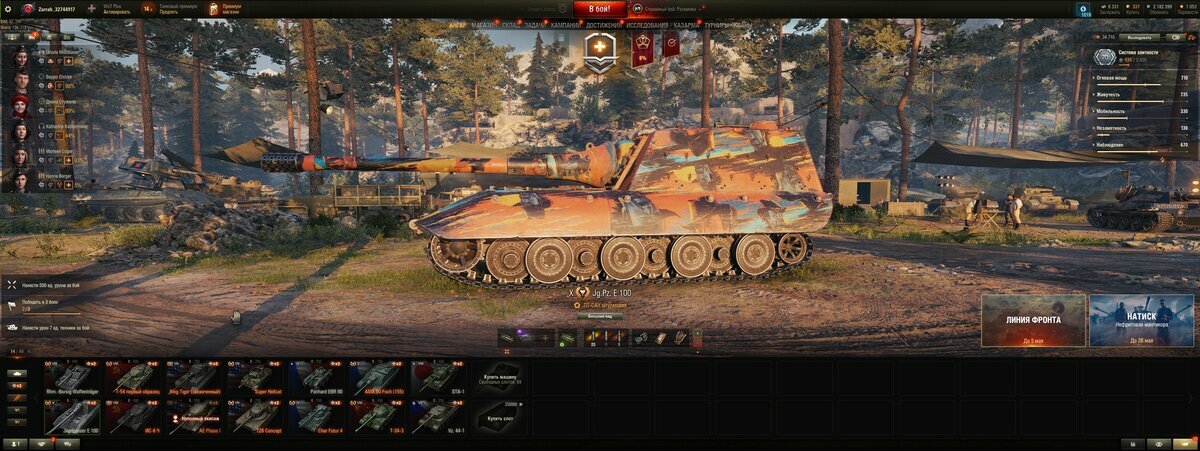Open the Задачи tab
This screenshot has height=451, width=1200.
point(535,24)
